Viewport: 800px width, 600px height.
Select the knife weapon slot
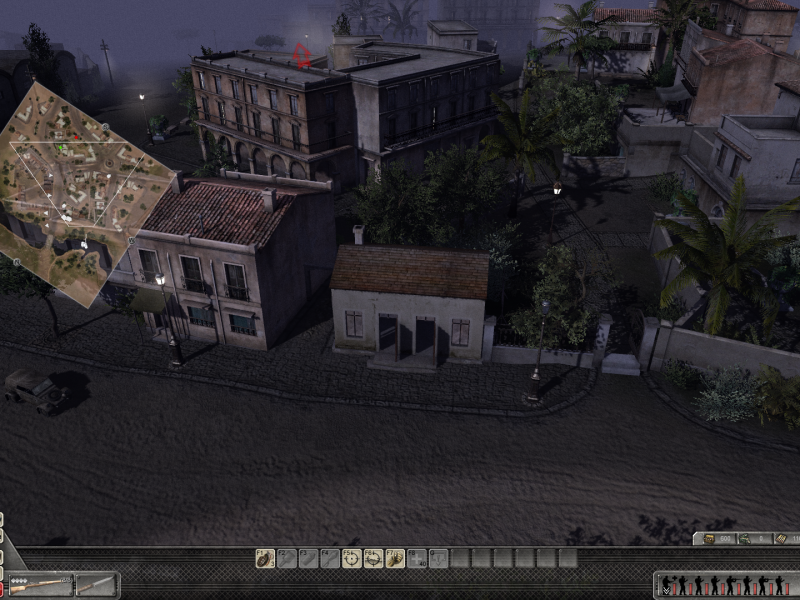pyautogui.click(x=97, y=584)
